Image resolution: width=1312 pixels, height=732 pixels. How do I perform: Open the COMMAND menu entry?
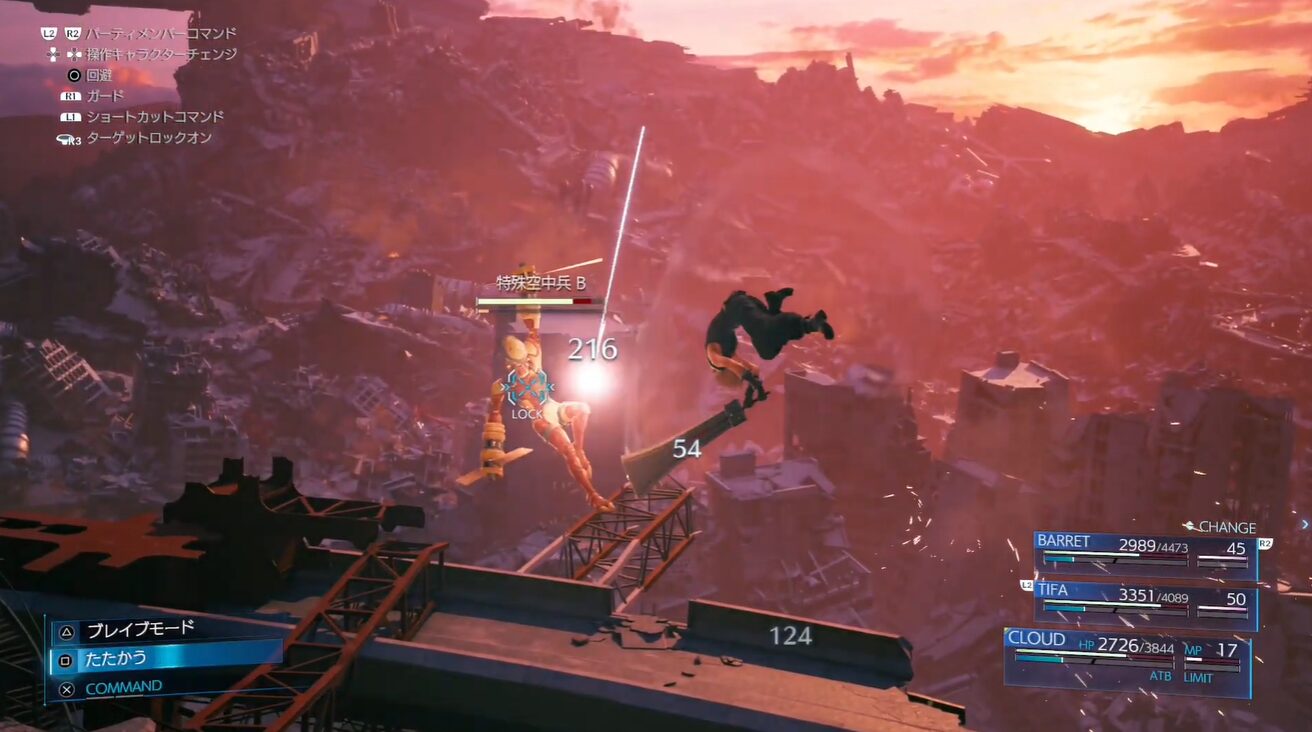pyautogui.click(x=123, y=688)
